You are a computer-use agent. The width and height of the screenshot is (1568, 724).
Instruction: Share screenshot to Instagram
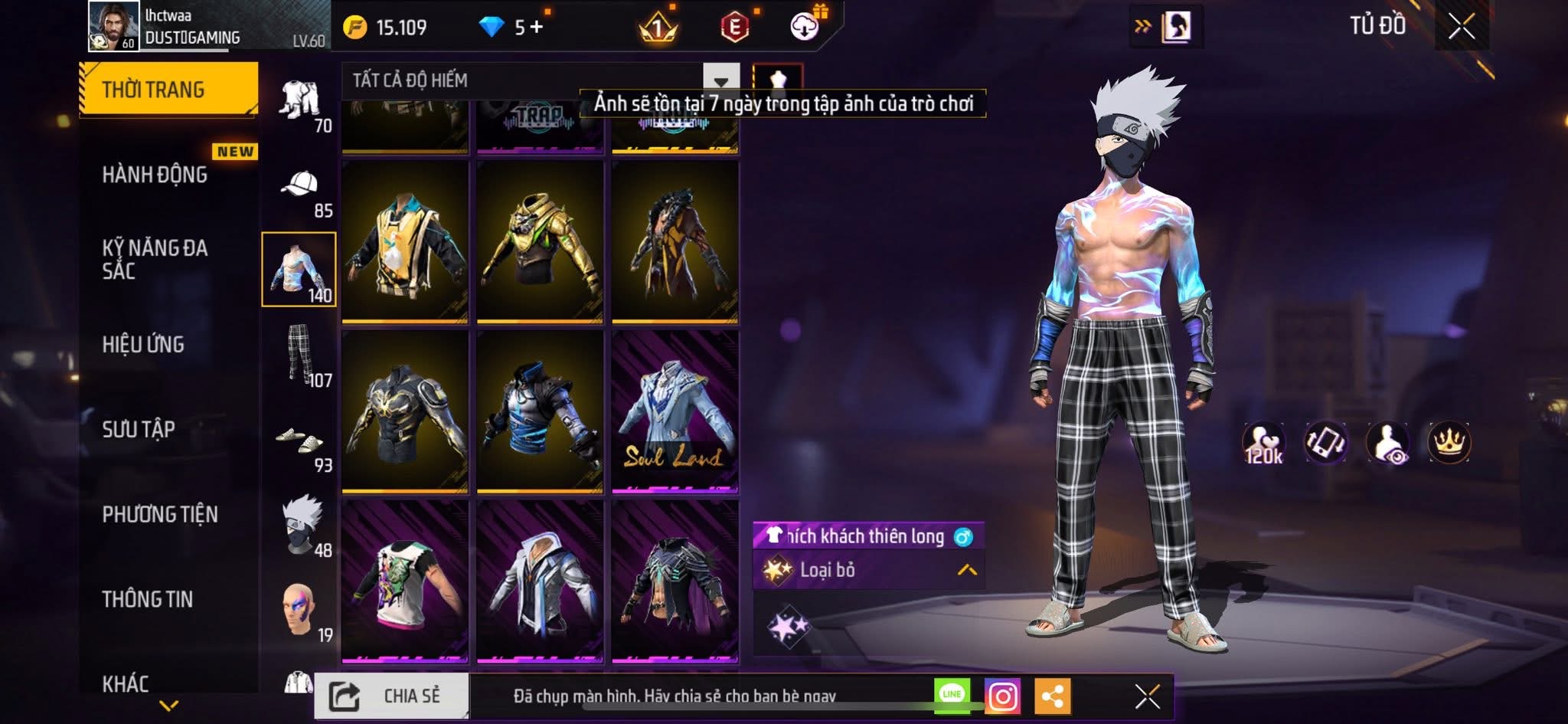coord(1002,696)
